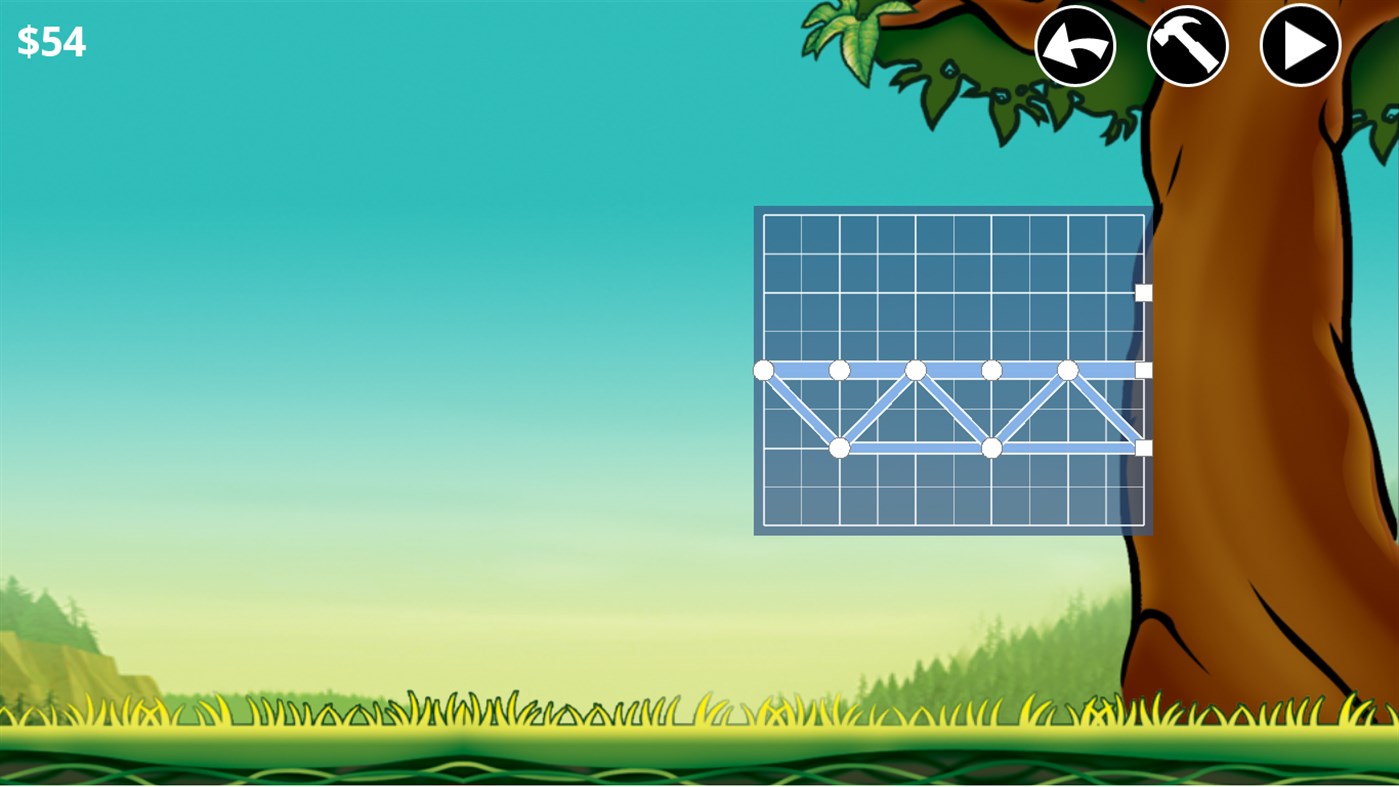
Task: Click the bottom-middle truss joint
Action: 991,448
